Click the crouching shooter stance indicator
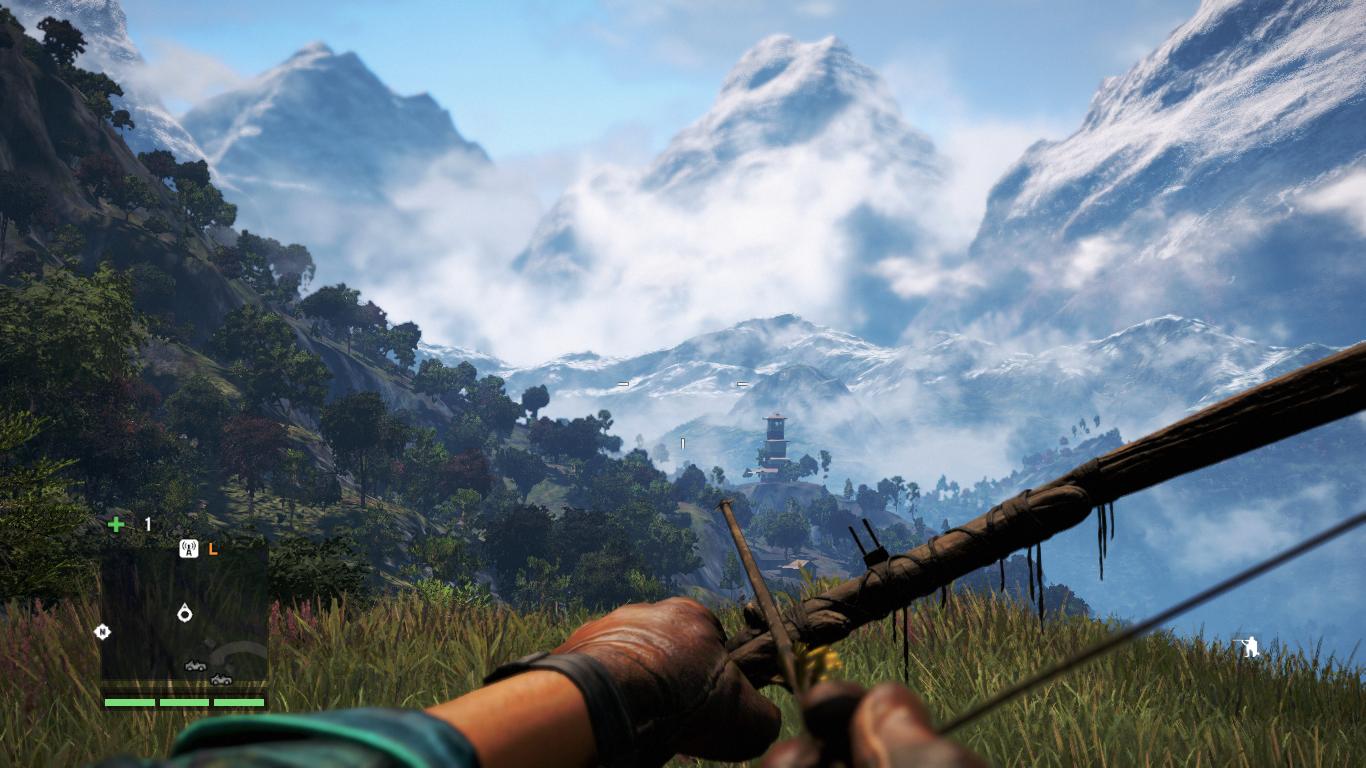Viewport: 1366px width, 768px height. [1248, 647]
